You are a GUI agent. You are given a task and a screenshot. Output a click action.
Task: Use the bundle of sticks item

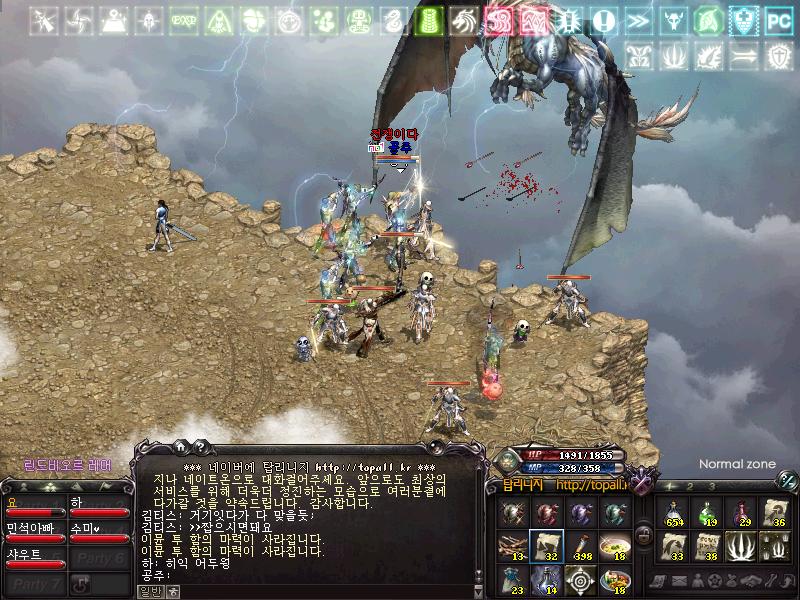[512, 547]
